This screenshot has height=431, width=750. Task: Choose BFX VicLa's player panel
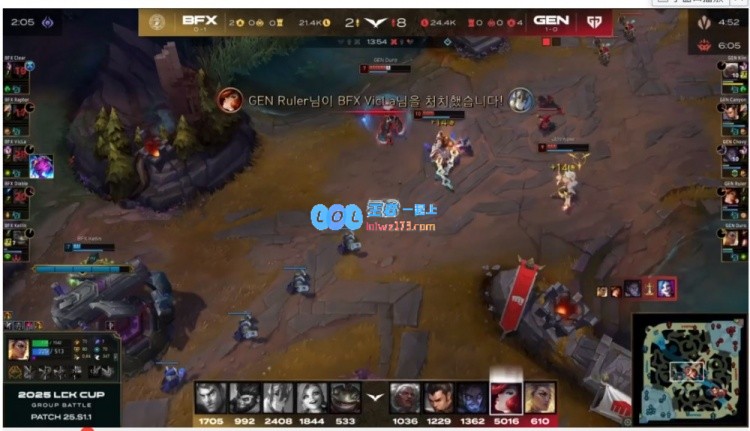18,155
